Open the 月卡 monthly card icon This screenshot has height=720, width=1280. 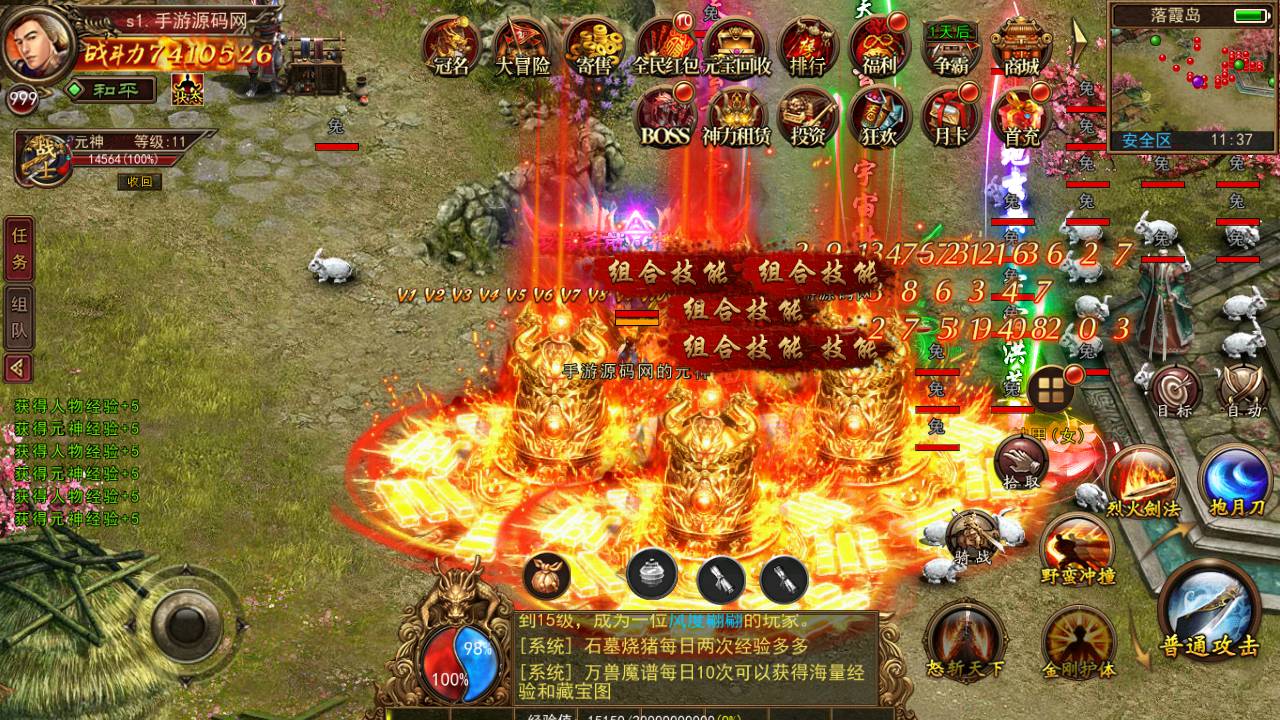949,116
